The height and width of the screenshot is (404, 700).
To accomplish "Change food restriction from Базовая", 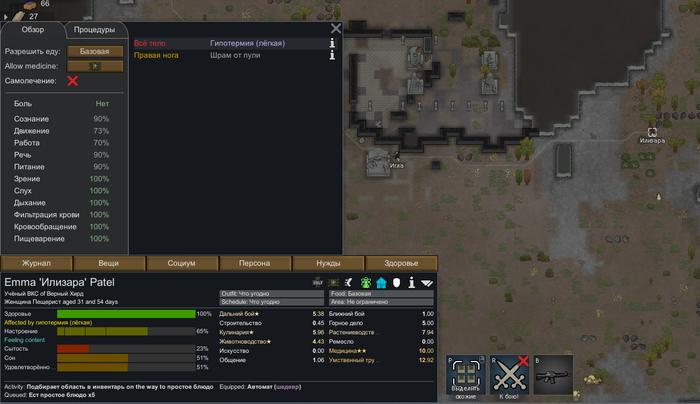I will point(95,50).
